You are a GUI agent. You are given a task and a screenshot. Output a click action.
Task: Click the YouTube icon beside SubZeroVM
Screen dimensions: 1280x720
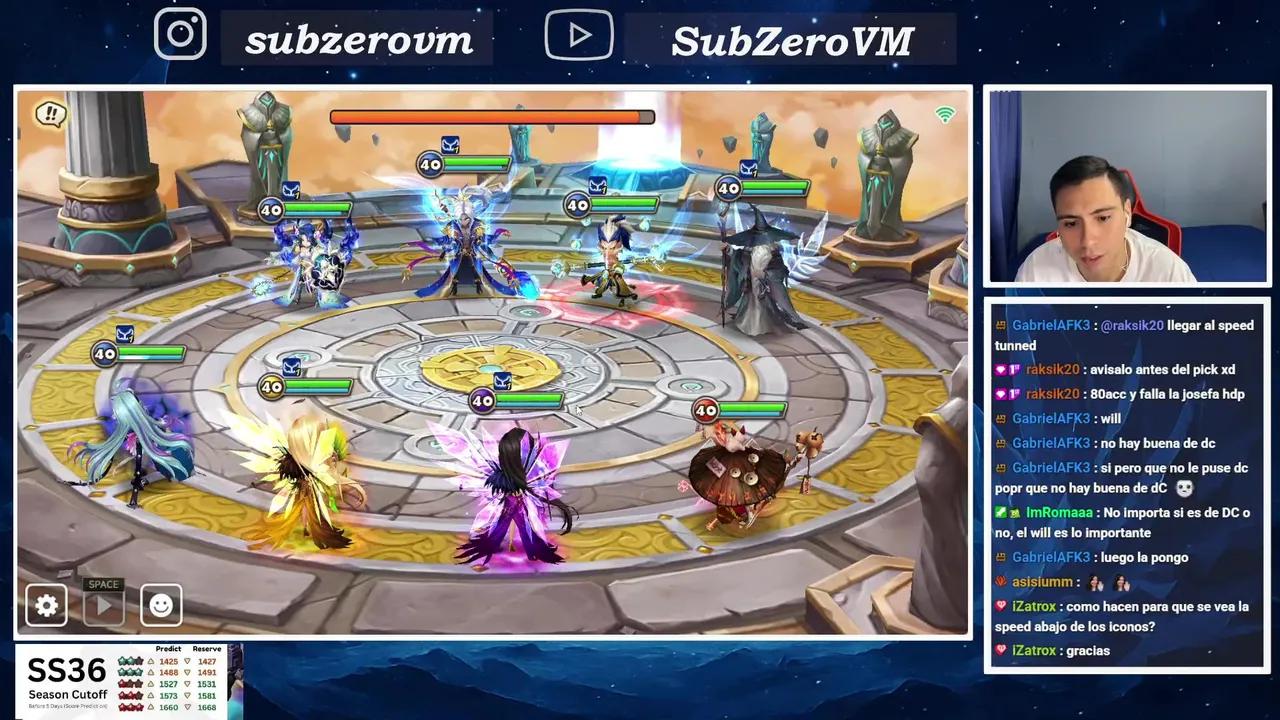pos(579,34)
